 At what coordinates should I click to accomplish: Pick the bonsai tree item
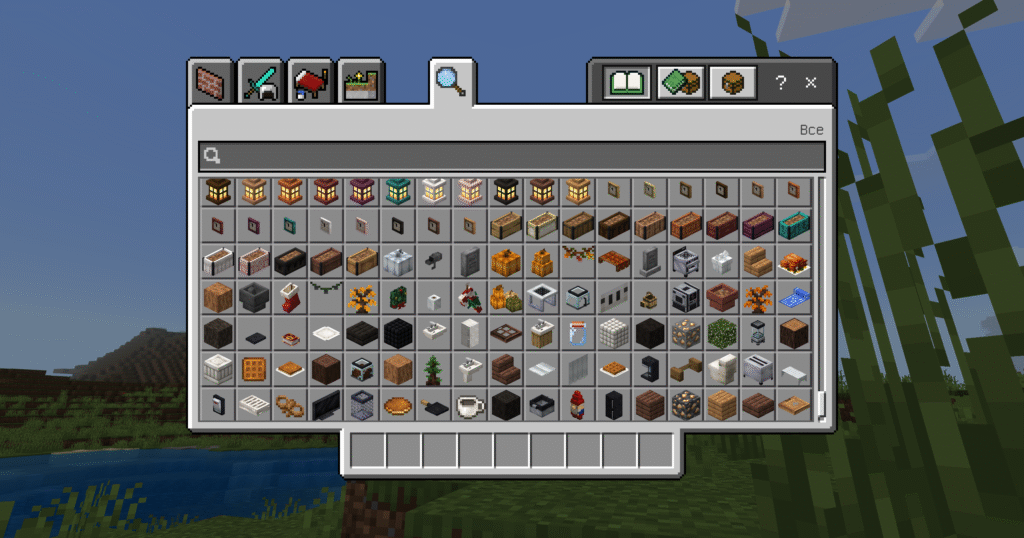tap(433, 369)
